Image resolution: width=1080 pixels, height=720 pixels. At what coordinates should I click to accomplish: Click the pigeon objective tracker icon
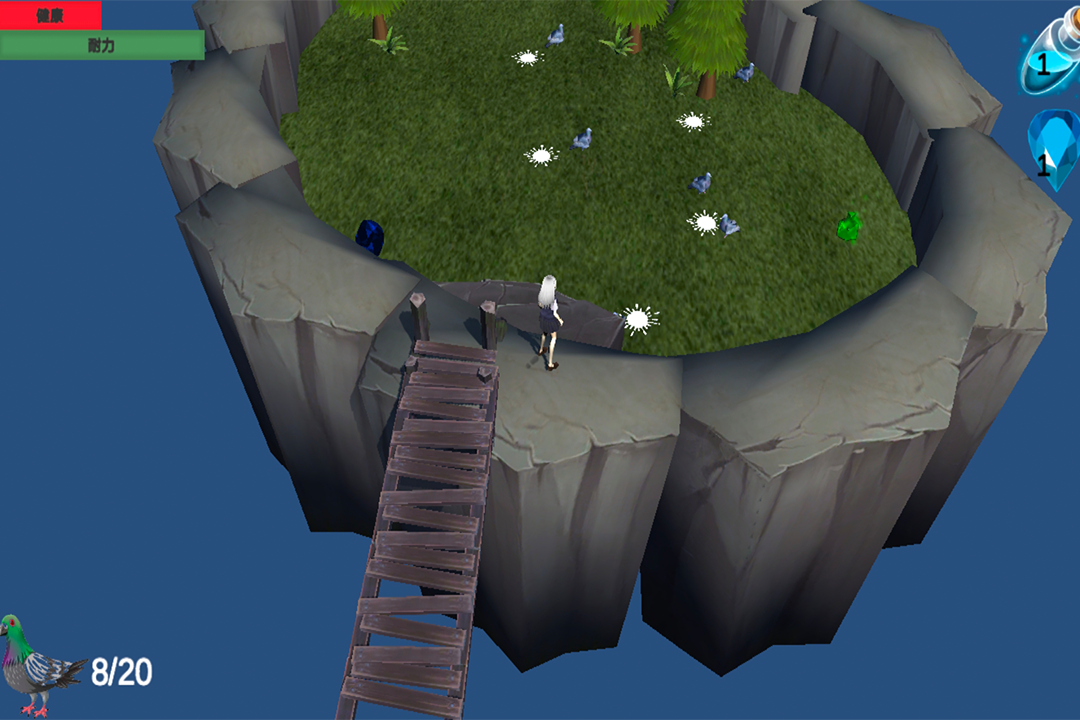pos(38,664)
